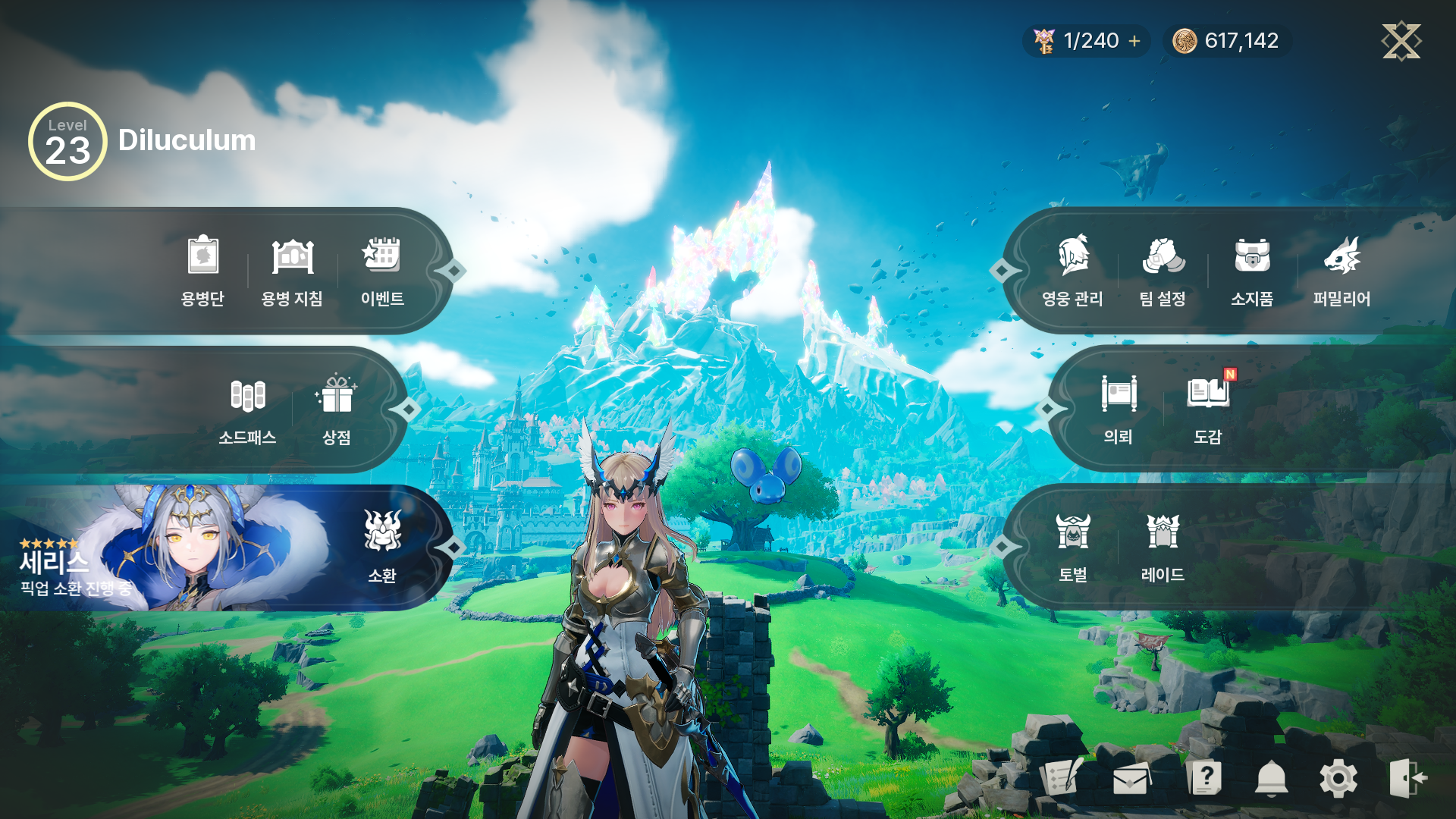Open 팀 설정 team setup
1456x819 pixels.
1163,271
